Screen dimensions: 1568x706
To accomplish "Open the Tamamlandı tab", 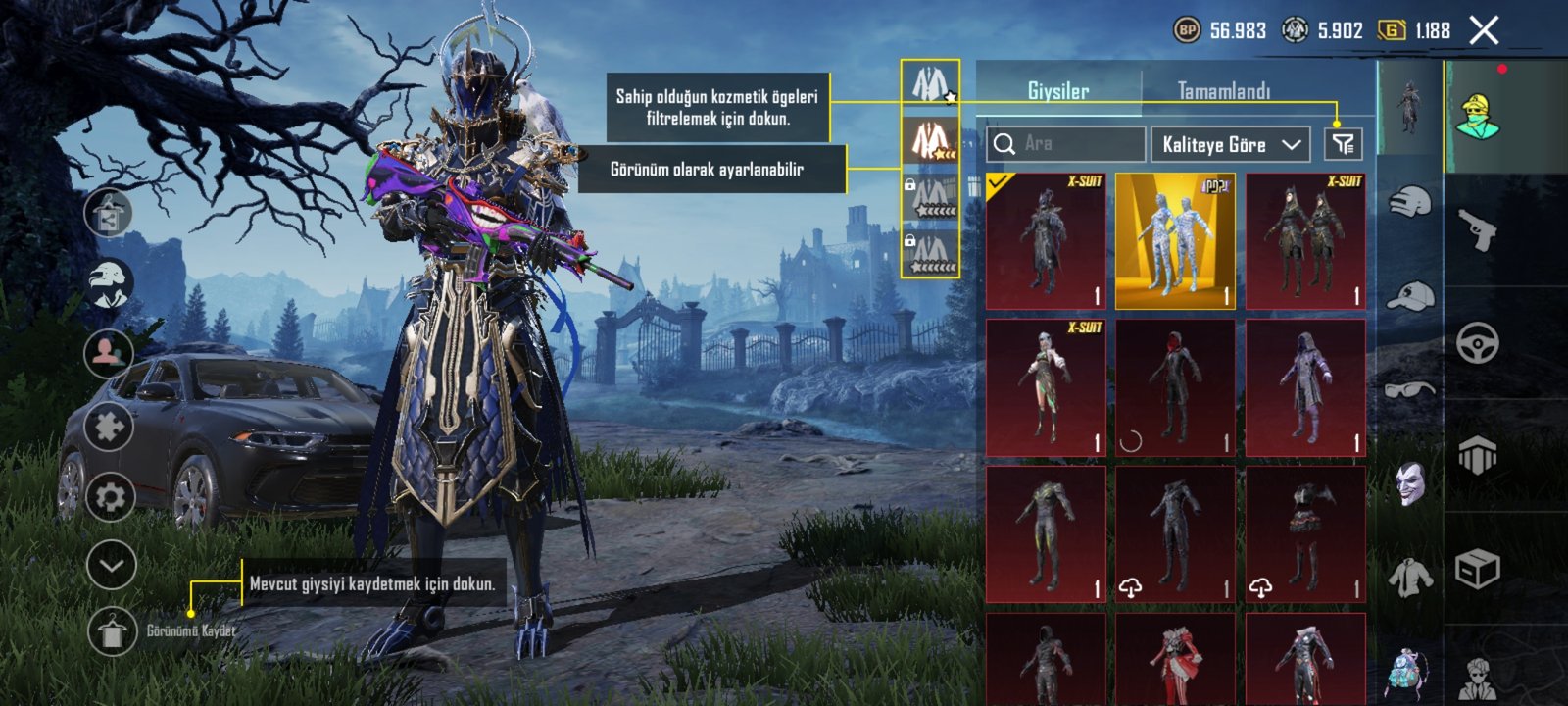I will [1223, 91].
